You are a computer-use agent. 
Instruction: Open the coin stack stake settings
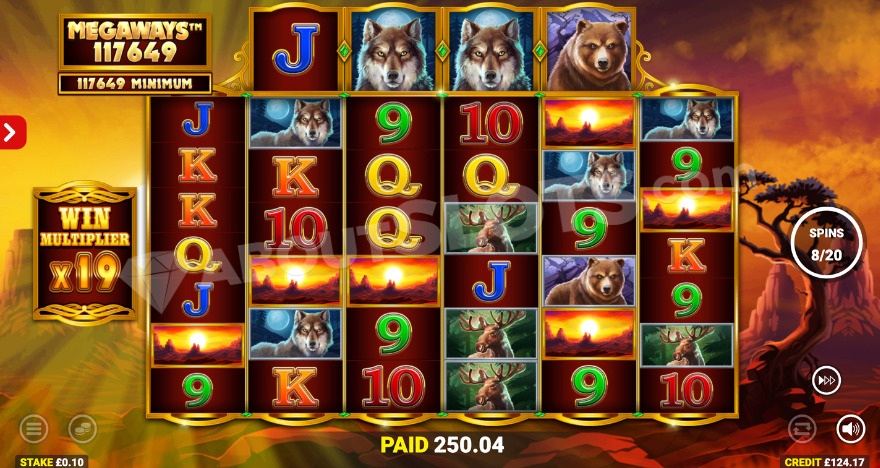82,430
